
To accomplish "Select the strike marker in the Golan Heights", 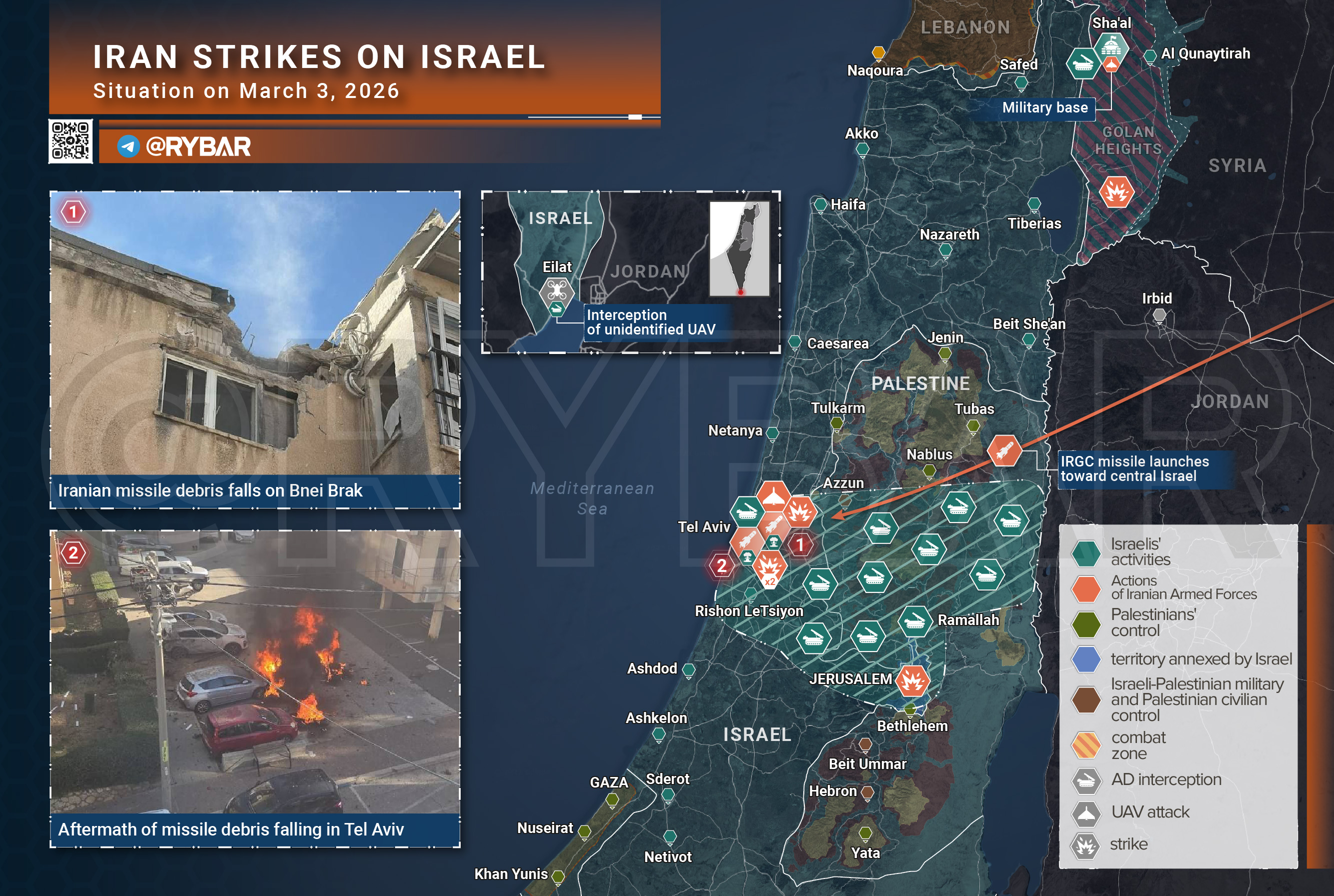I will click(1115, 192).
